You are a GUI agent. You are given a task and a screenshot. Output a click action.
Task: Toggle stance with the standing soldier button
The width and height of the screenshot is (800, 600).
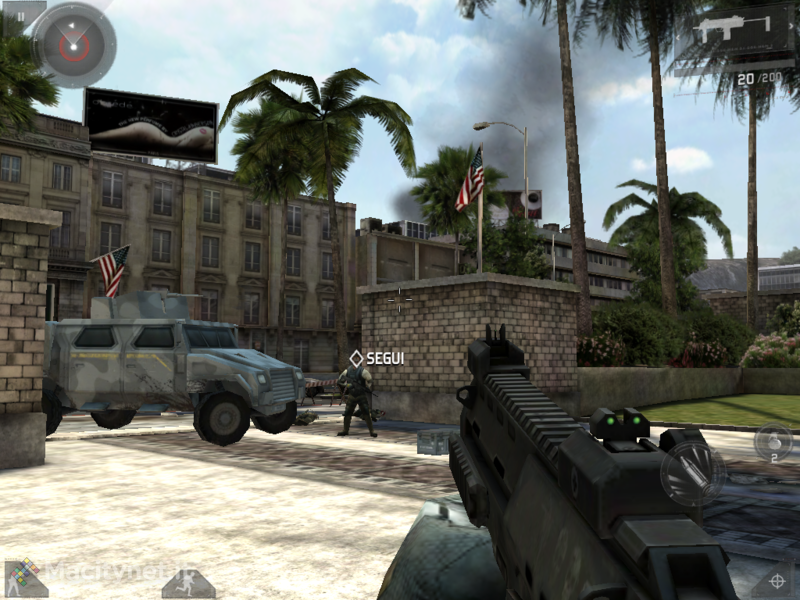click(24, 578)
